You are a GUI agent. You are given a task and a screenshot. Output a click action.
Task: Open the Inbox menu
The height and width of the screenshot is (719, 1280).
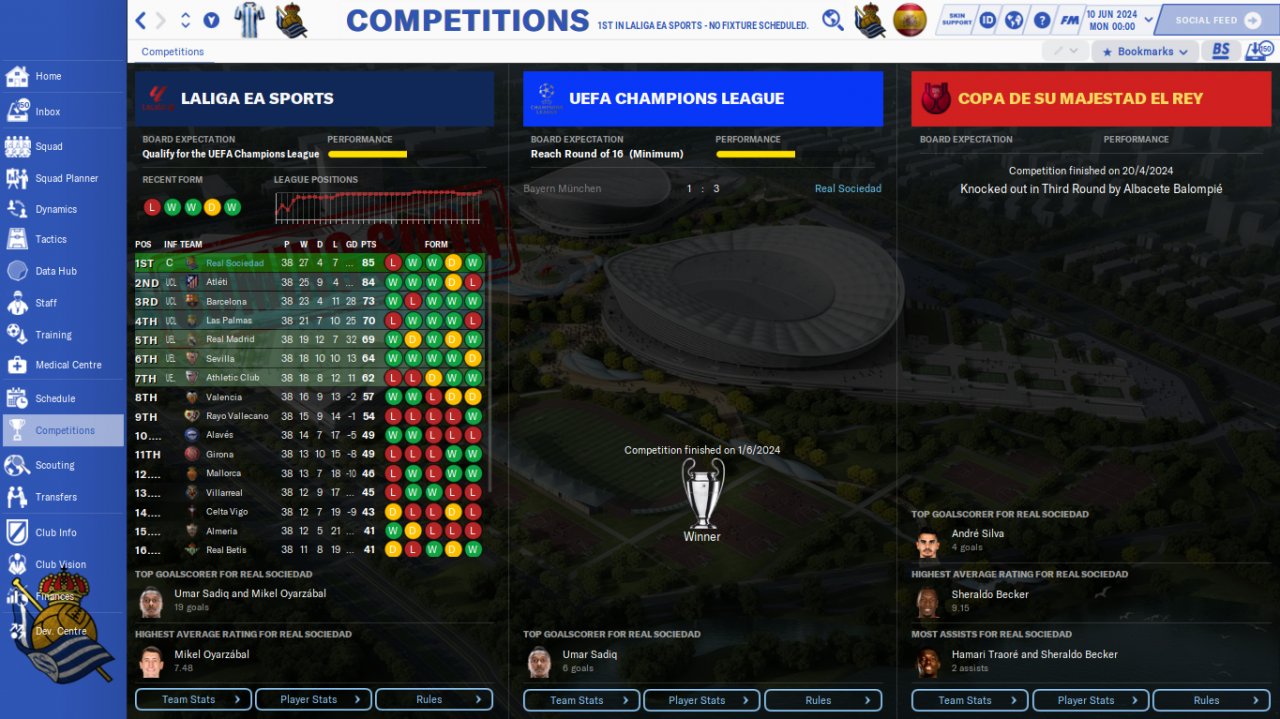click(47, 112)
